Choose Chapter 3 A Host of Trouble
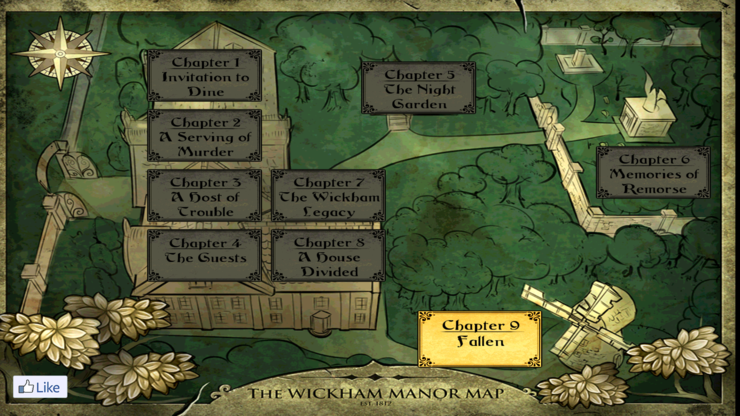 point(205,197)
